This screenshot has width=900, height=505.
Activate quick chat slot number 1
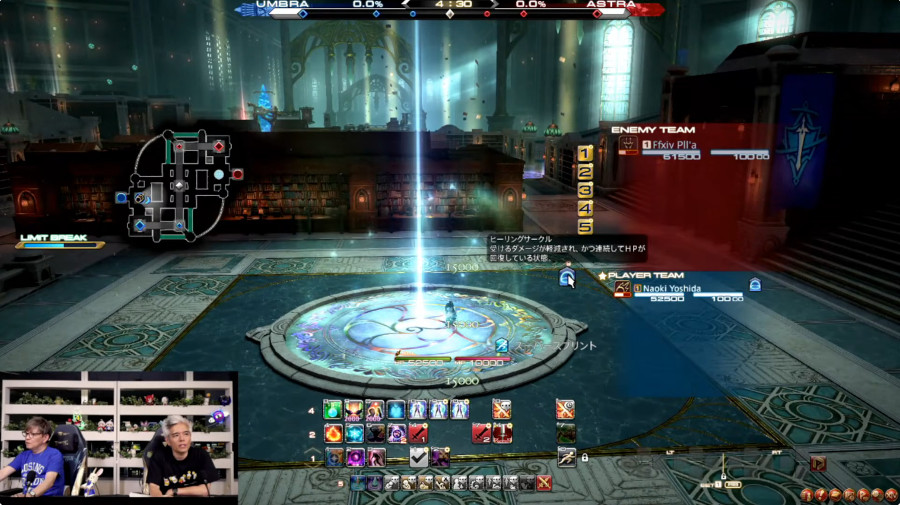[585, 153]
